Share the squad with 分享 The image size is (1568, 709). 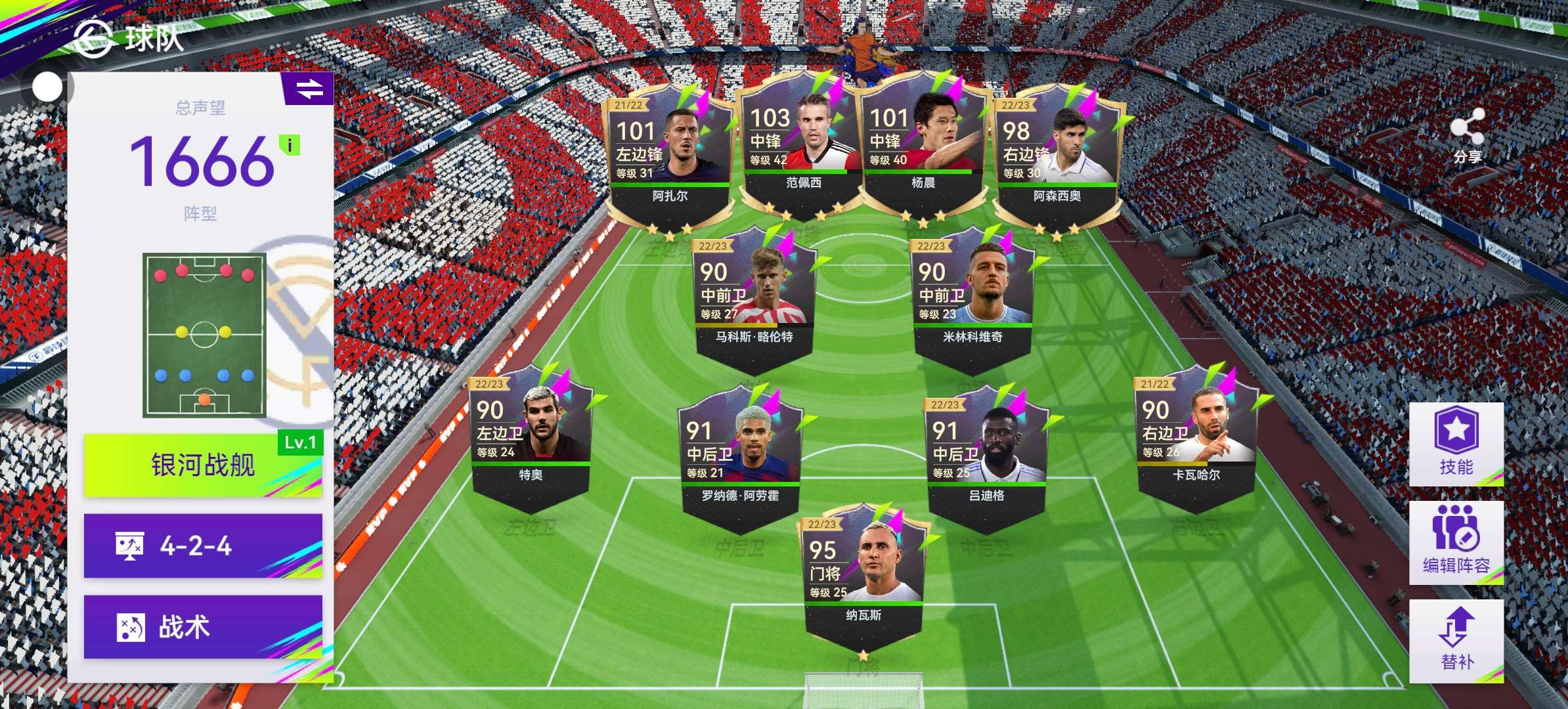point(1466,136)
